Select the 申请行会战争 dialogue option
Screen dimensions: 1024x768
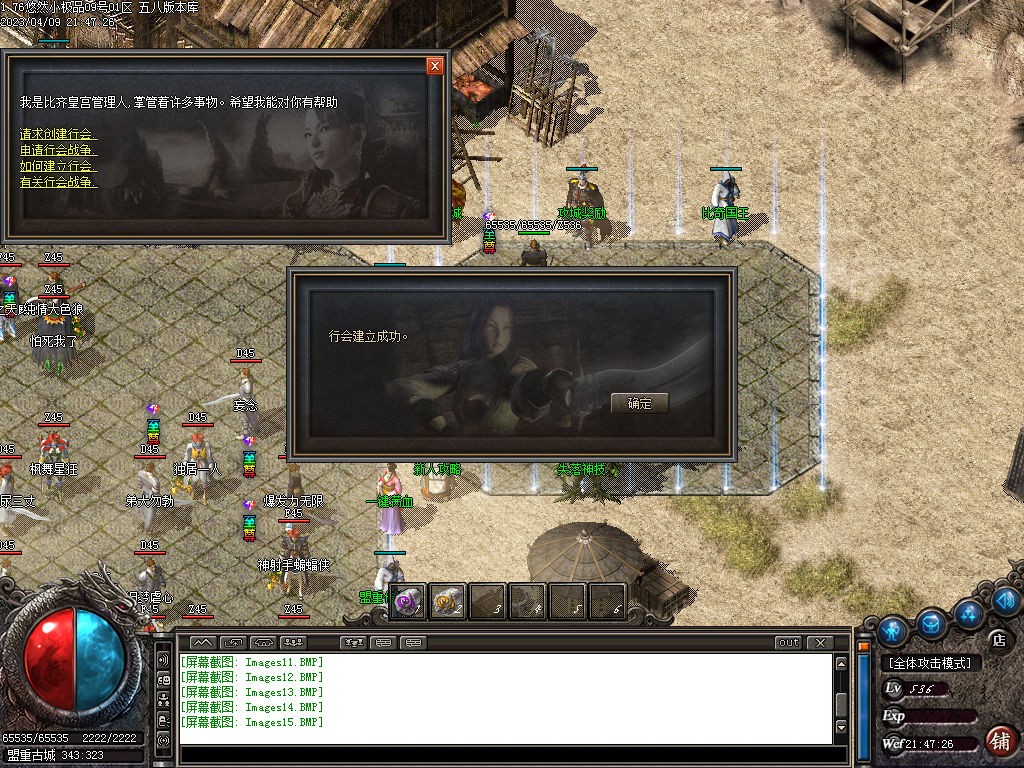(59, 150)
